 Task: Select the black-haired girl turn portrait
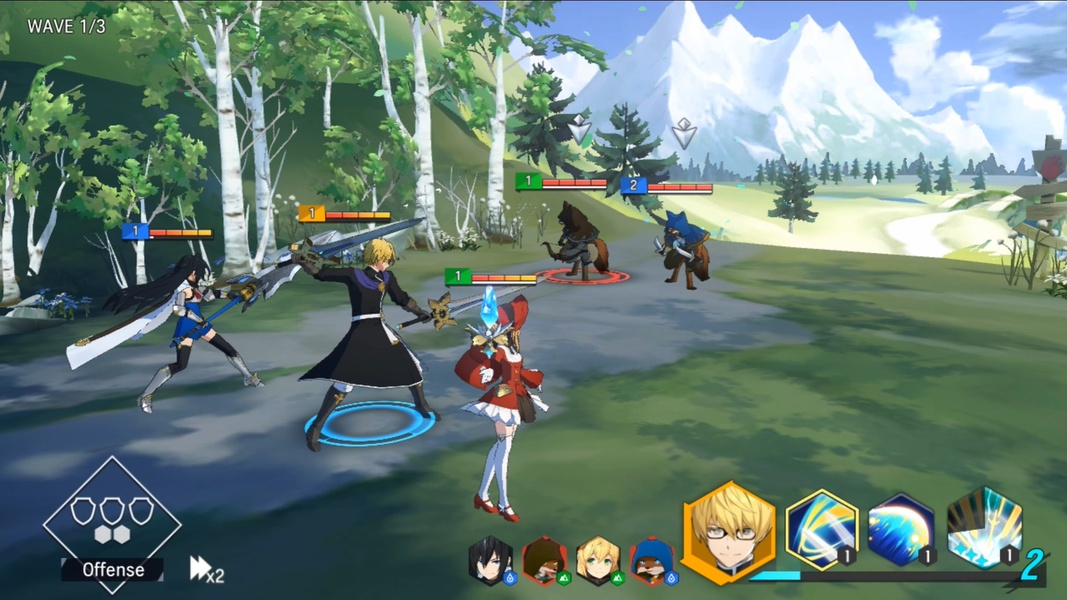(x=491, y=561)
